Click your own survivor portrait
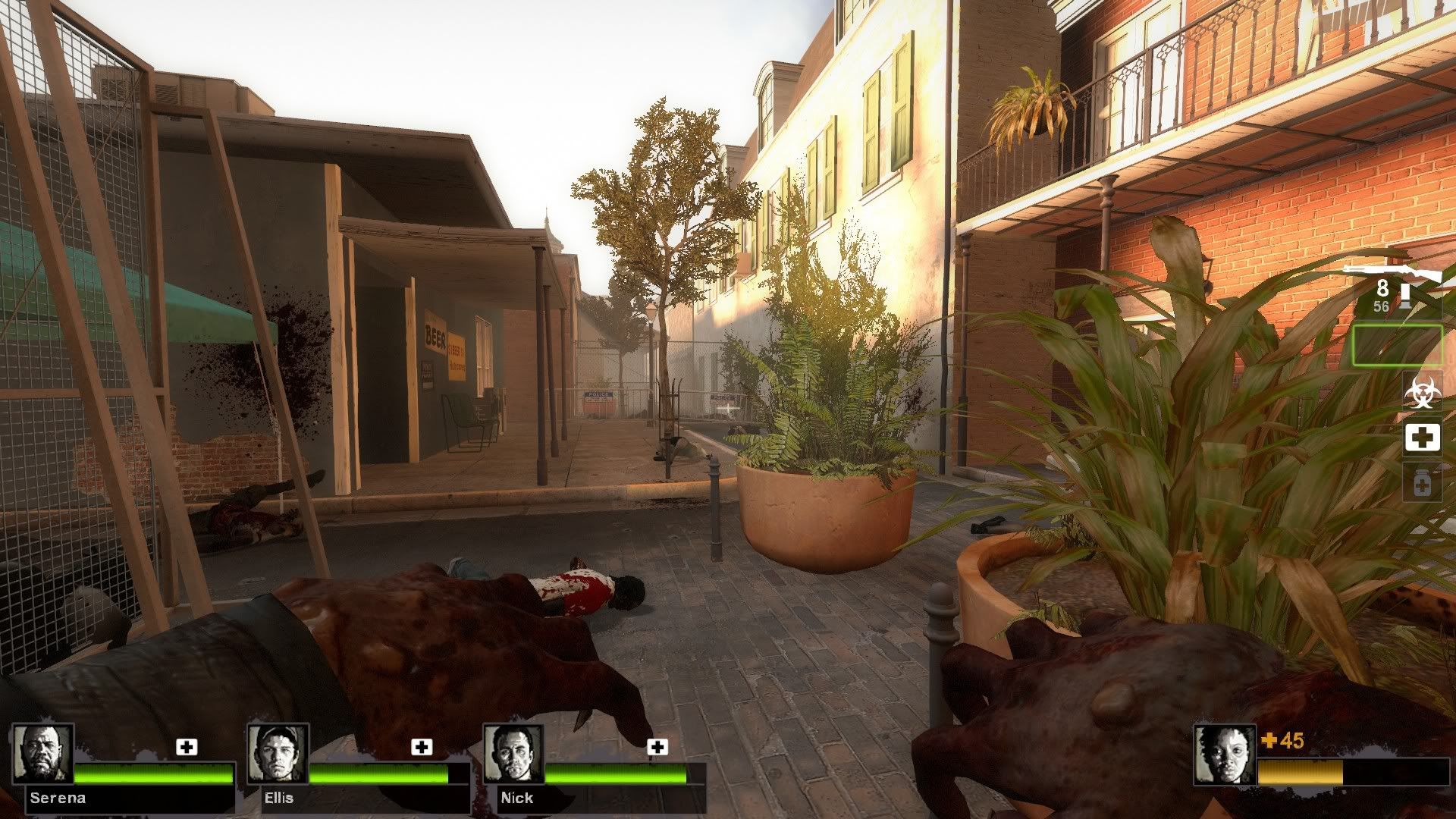The height and width of the screenshot is (819, 1456). 1225,754
